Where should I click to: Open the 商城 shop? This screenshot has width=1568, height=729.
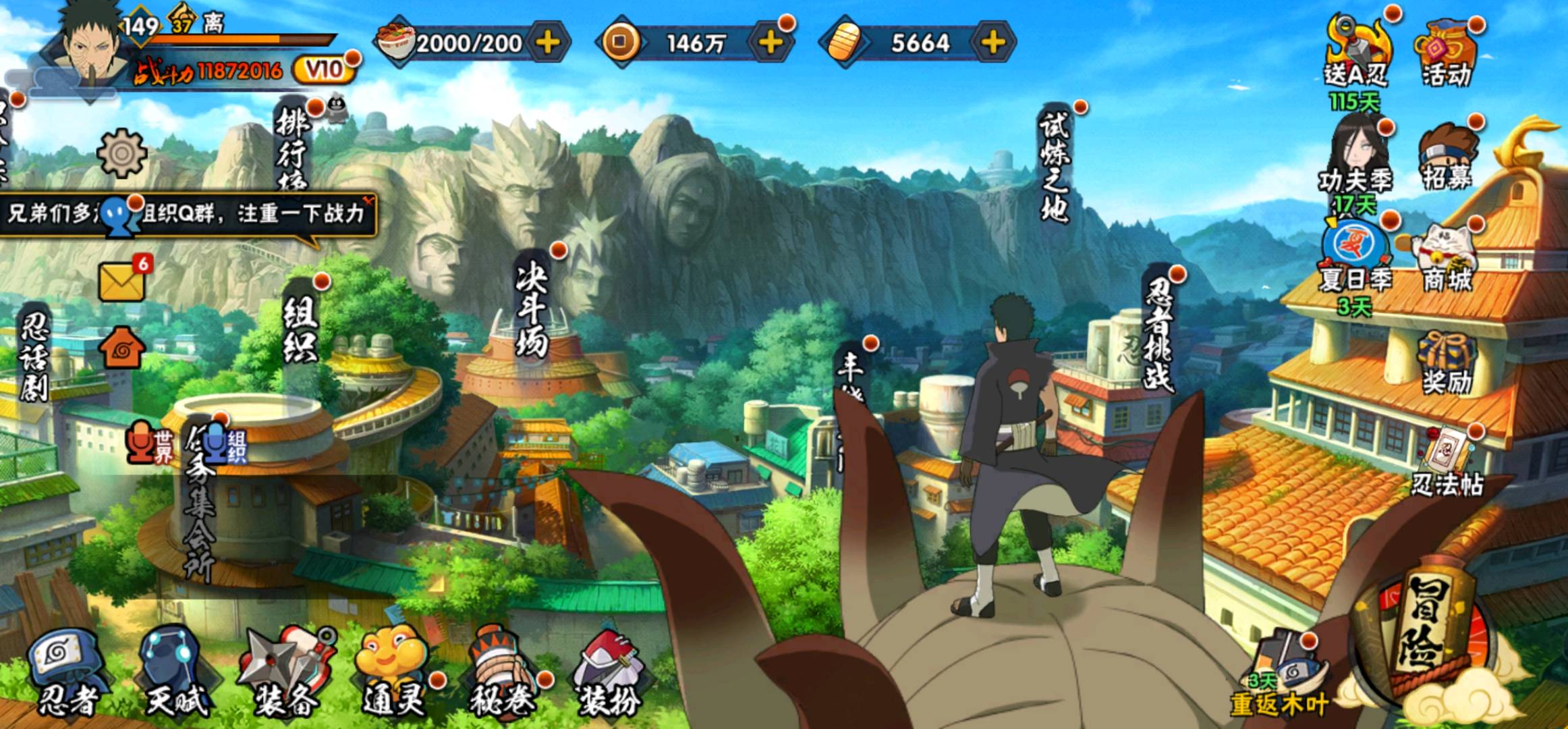pos(1447,260)
